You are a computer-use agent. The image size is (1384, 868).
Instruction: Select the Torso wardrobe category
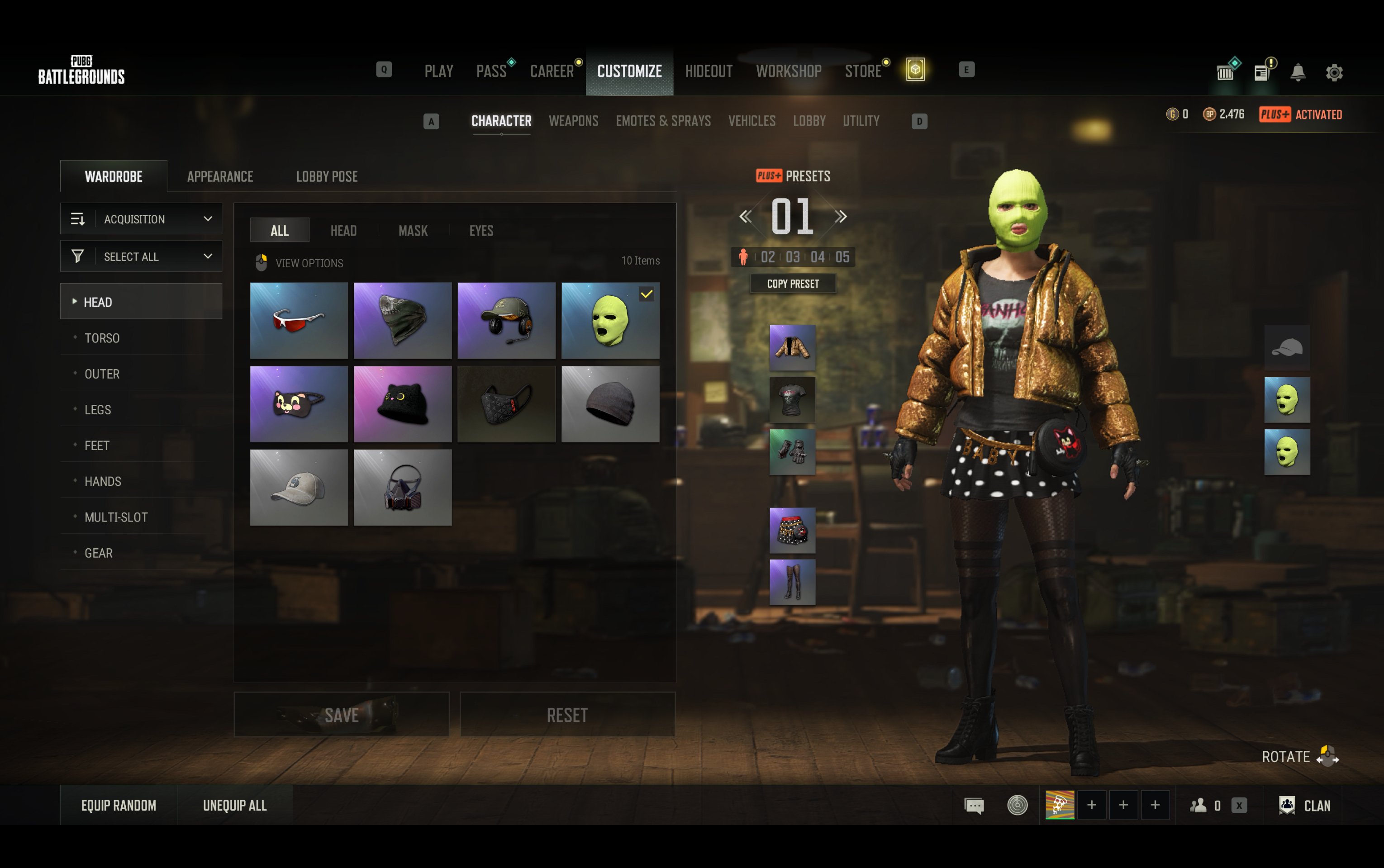(x=102, y=338)
